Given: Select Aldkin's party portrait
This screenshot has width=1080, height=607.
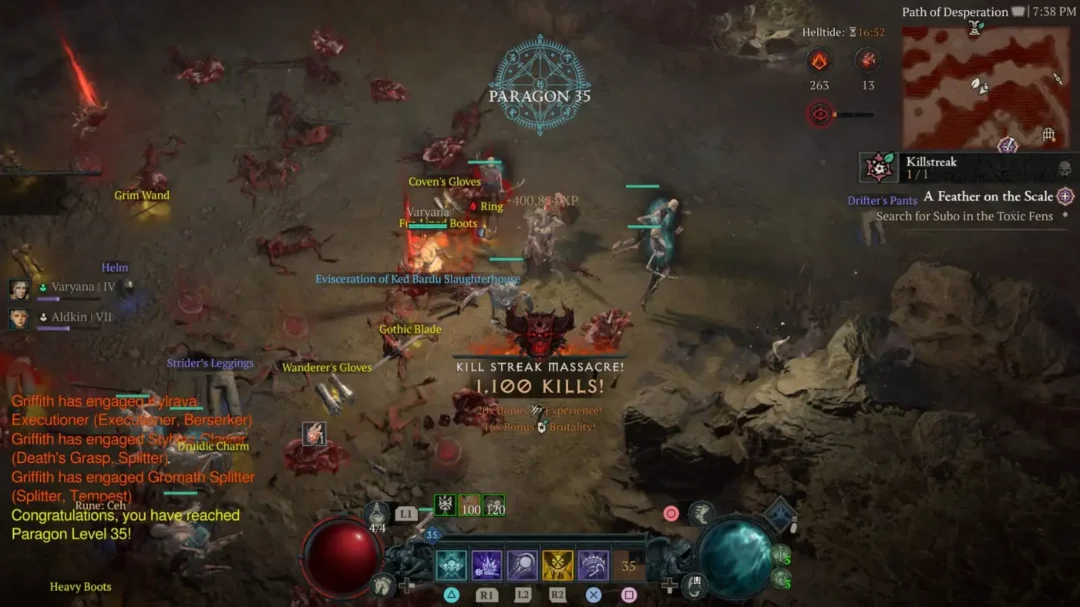Looking at the screenshot, I should coord(19,318).
